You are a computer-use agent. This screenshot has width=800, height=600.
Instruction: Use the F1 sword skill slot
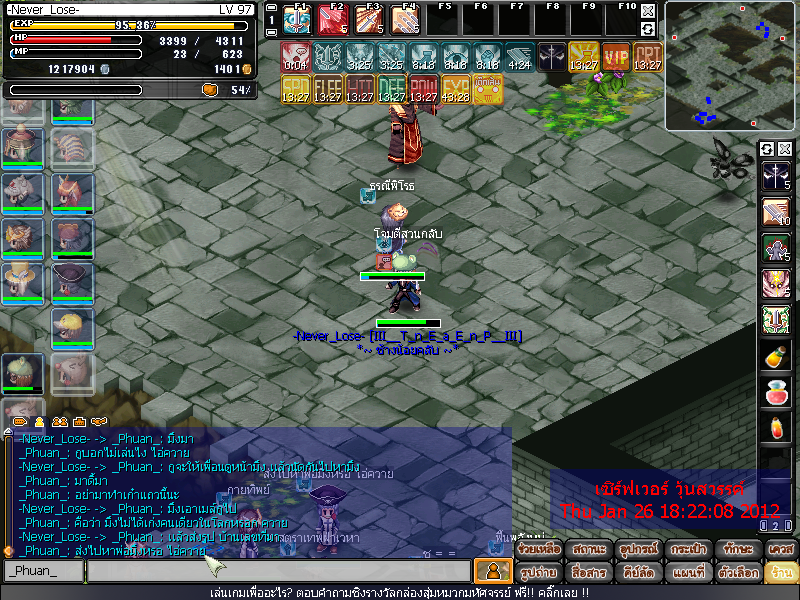coord(297,19)
